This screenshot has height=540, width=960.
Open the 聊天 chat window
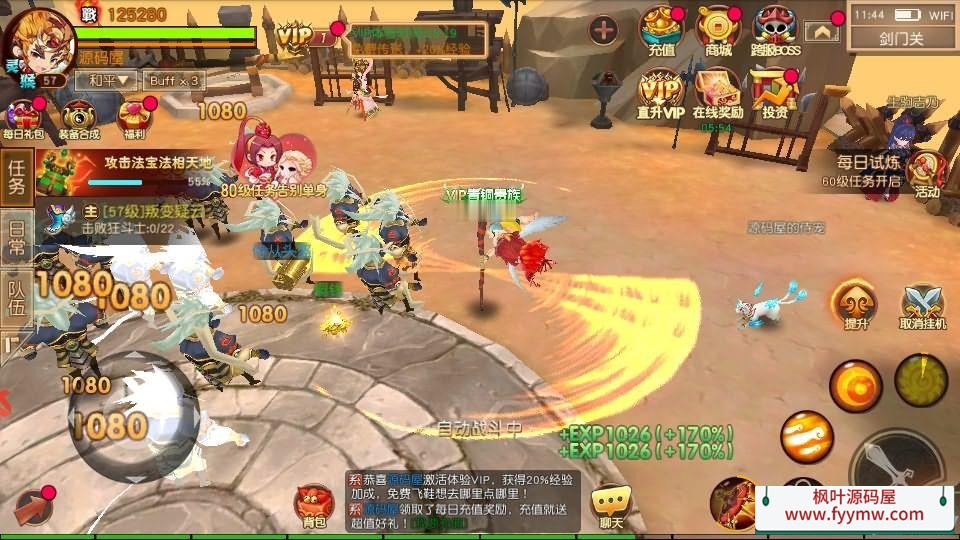[x=610, y=505]
